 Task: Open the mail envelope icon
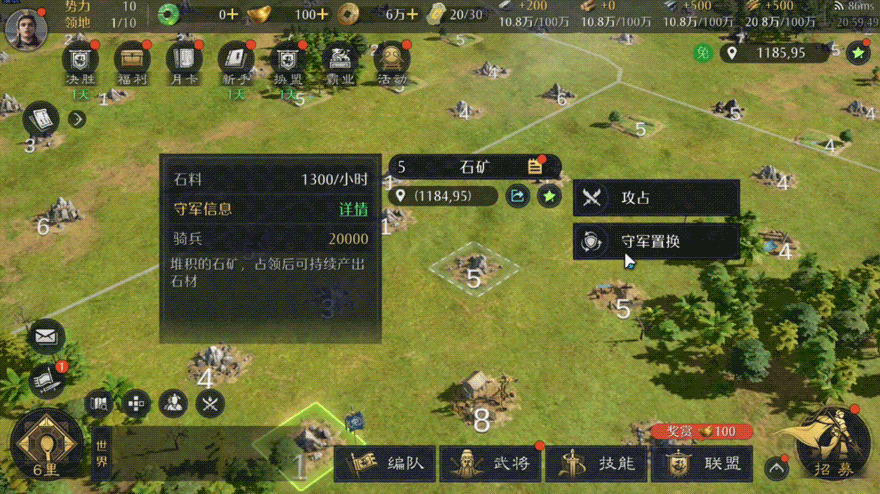(x=46, y=337)
